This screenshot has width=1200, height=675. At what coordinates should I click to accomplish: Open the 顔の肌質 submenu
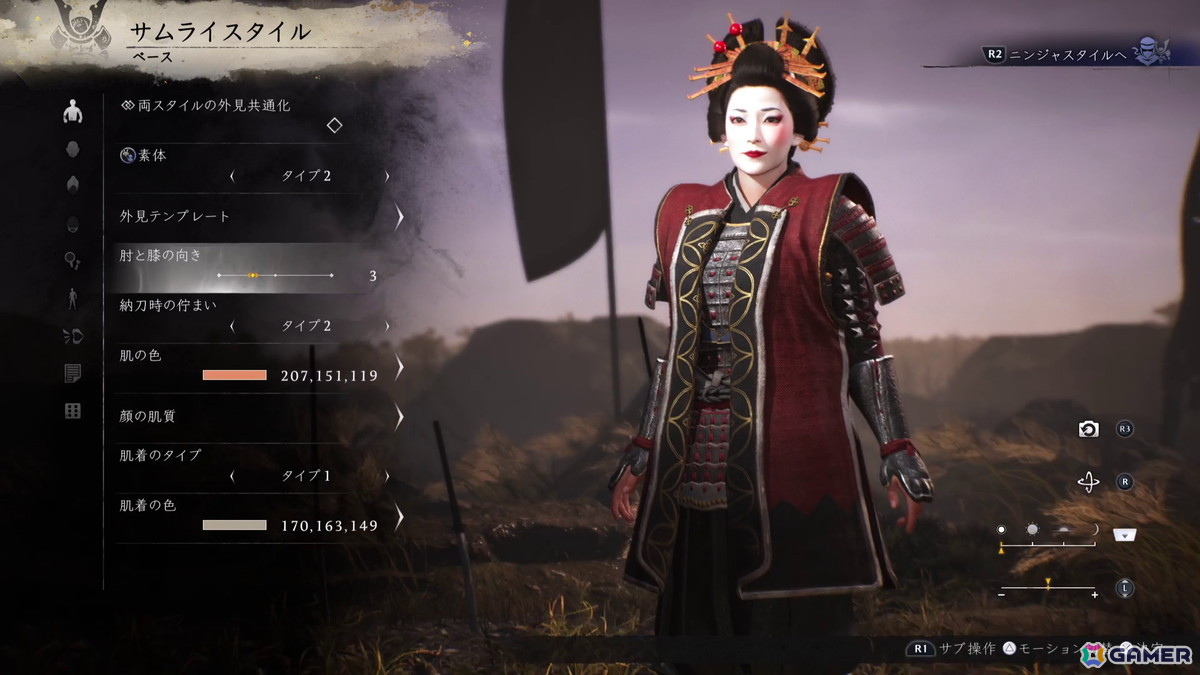pyautogui.click(x=399, y=416)
